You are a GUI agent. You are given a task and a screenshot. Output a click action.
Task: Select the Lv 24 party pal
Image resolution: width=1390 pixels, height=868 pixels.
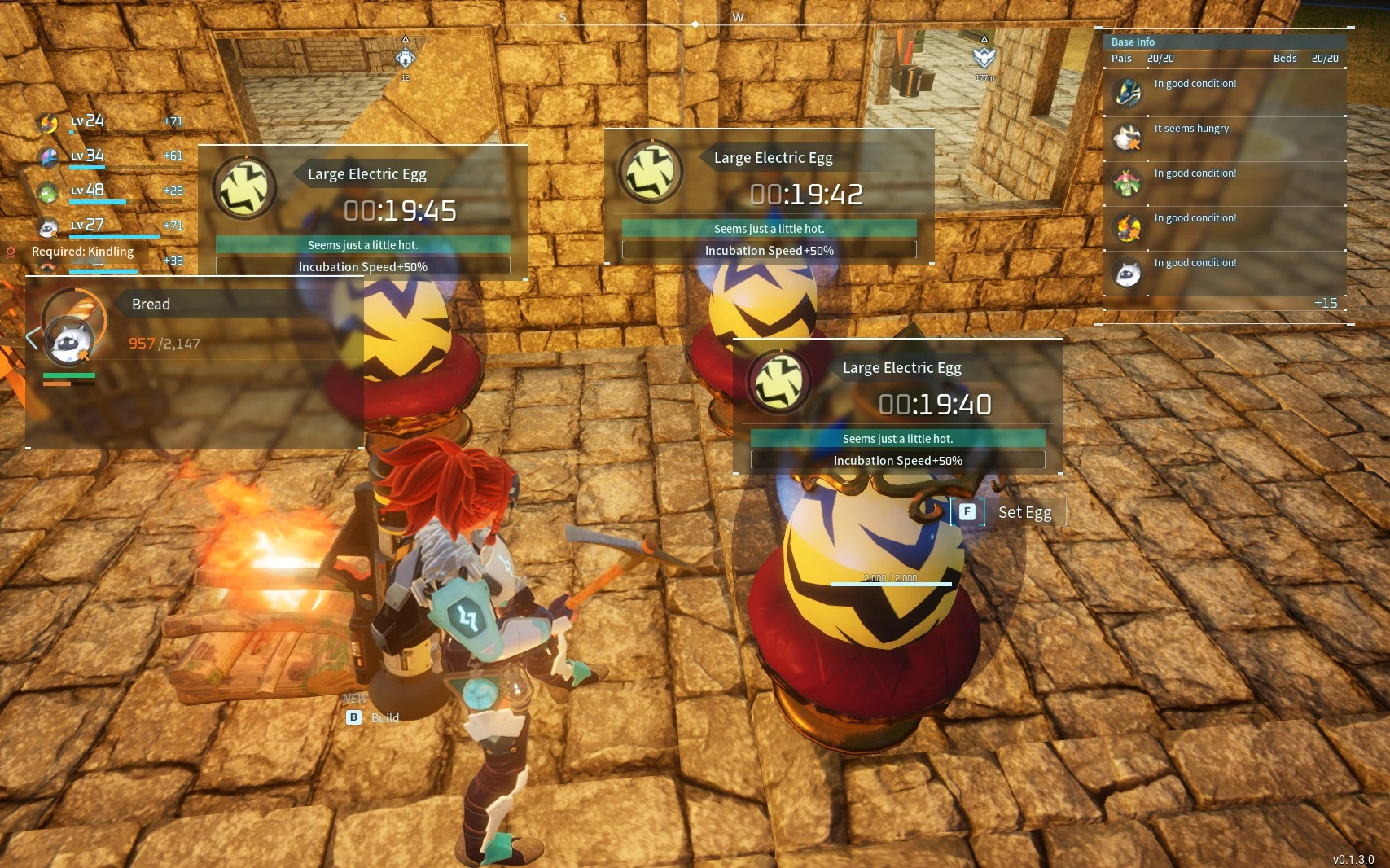coord(49,123)
